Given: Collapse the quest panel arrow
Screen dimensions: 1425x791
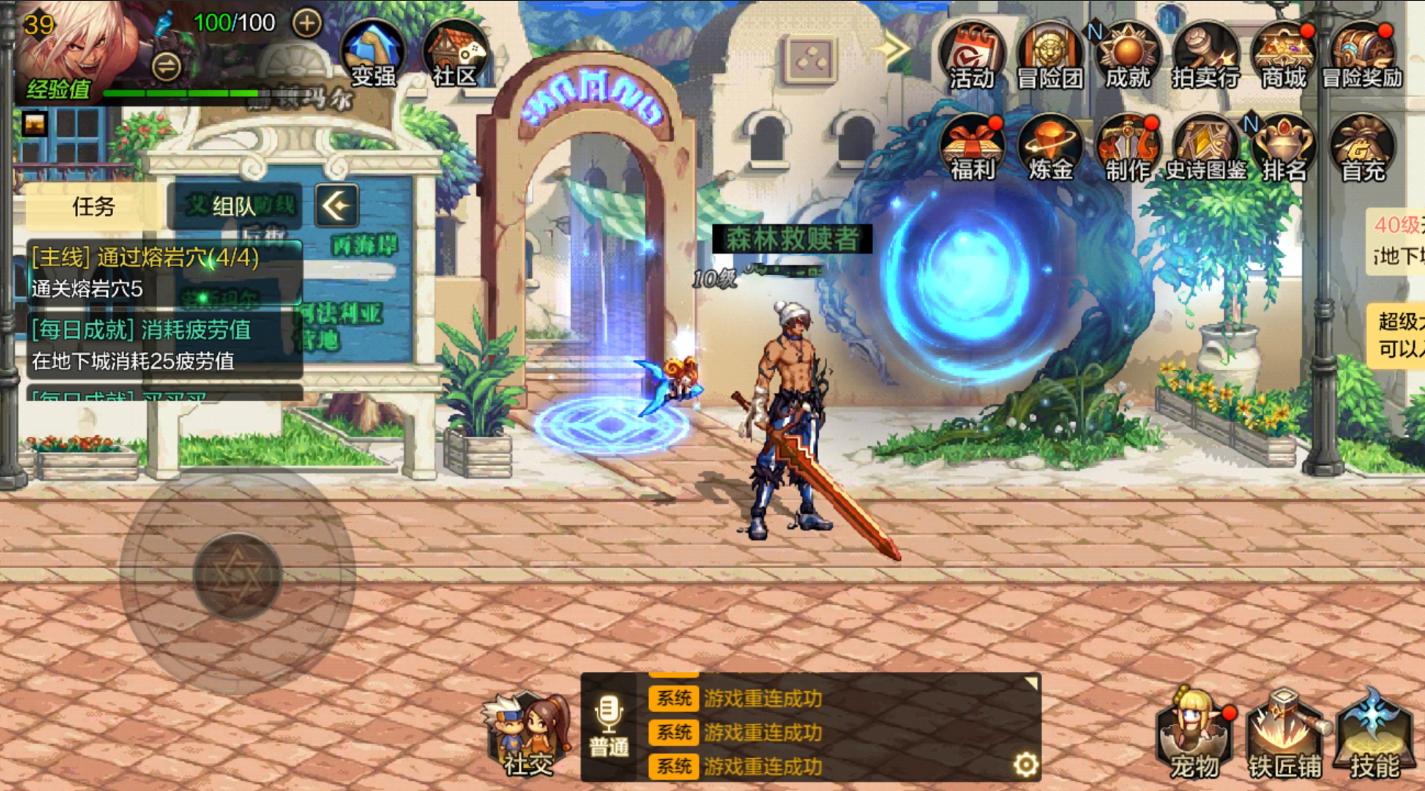Looking at the screenshot, I should 337,207.
